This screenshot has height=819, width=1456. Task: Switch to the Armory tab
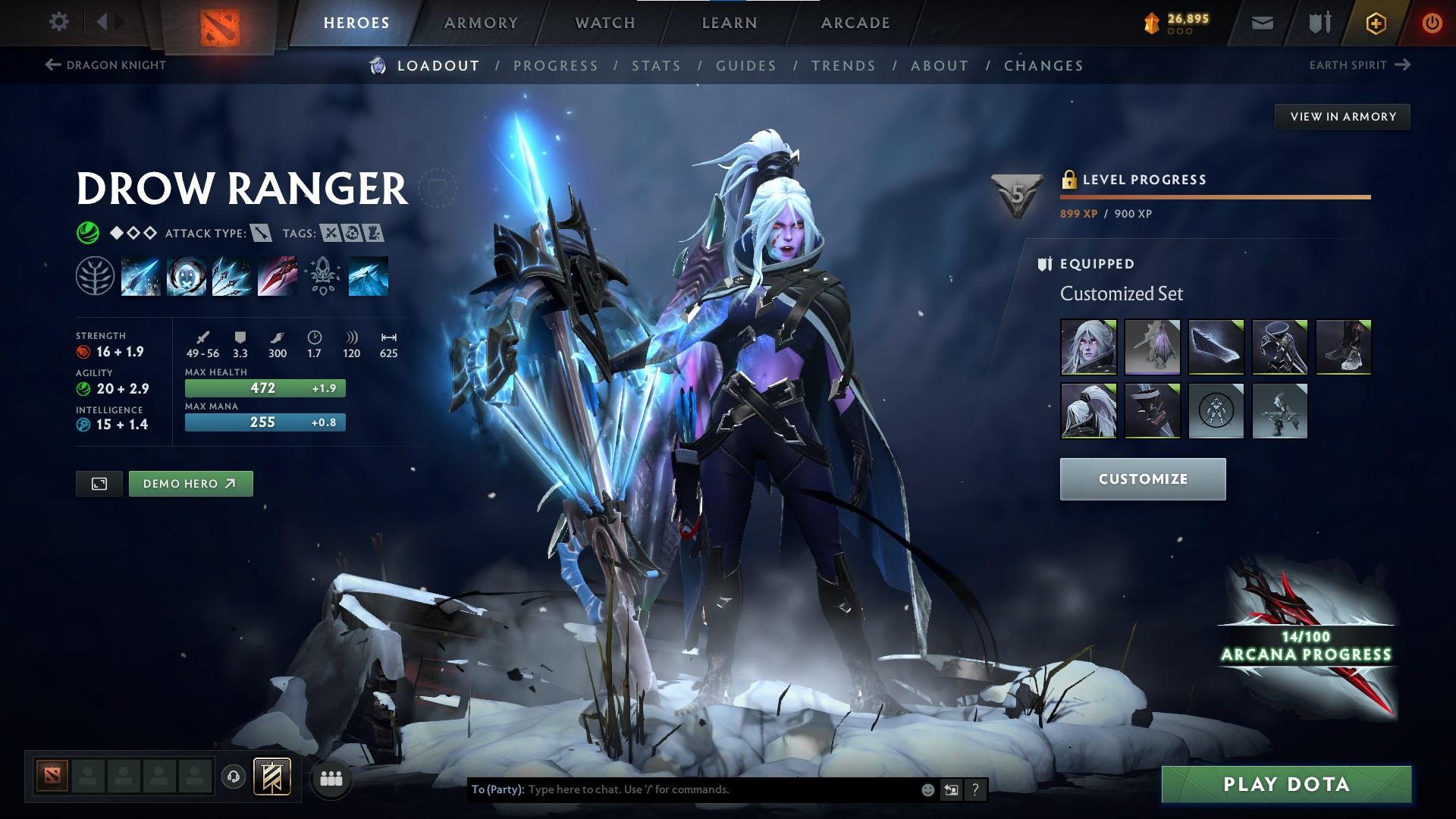coord(481,23)
